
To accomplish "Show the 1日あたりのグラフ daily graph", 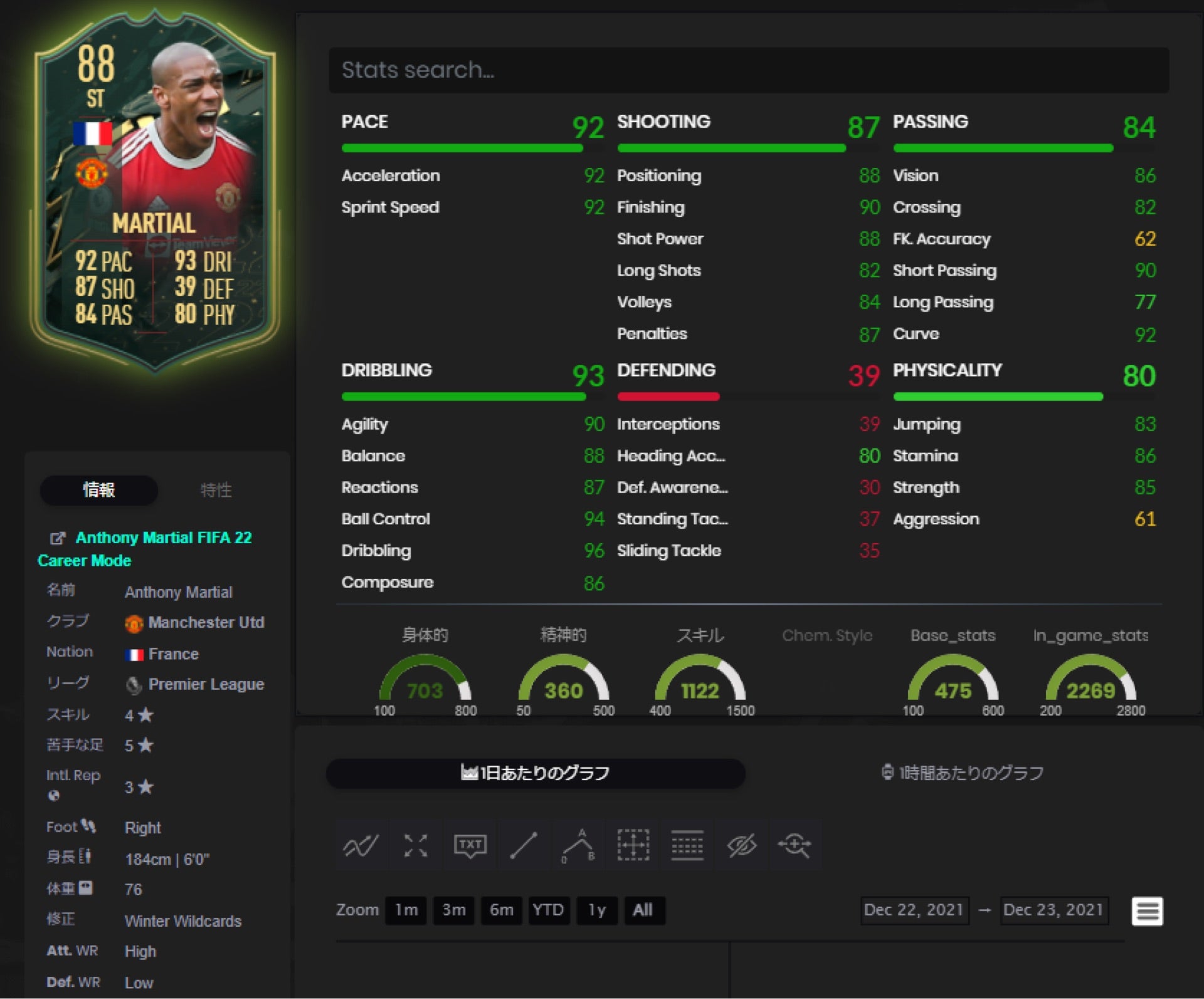I will (x=536, y=773).
